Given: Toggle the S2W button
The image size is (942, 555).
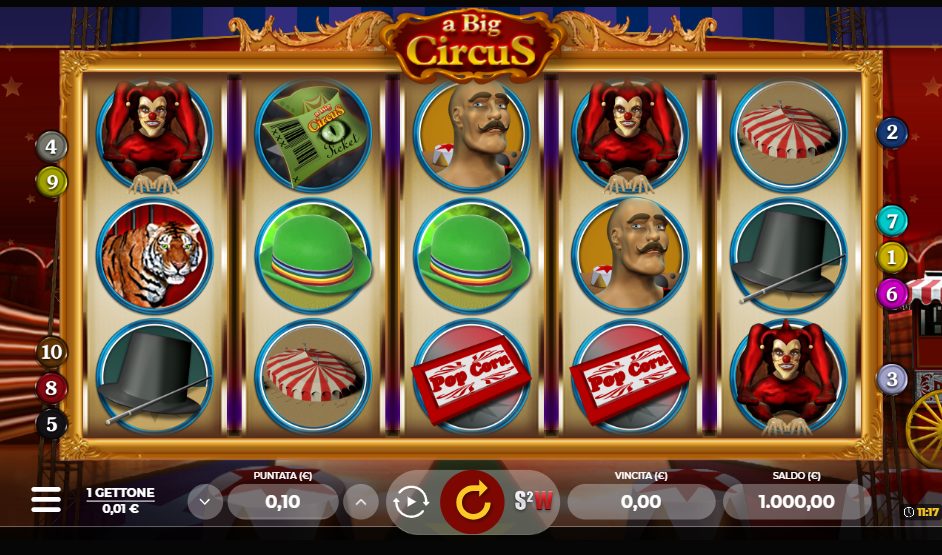Looking at the screenshot, I should [x=534, y=501].
